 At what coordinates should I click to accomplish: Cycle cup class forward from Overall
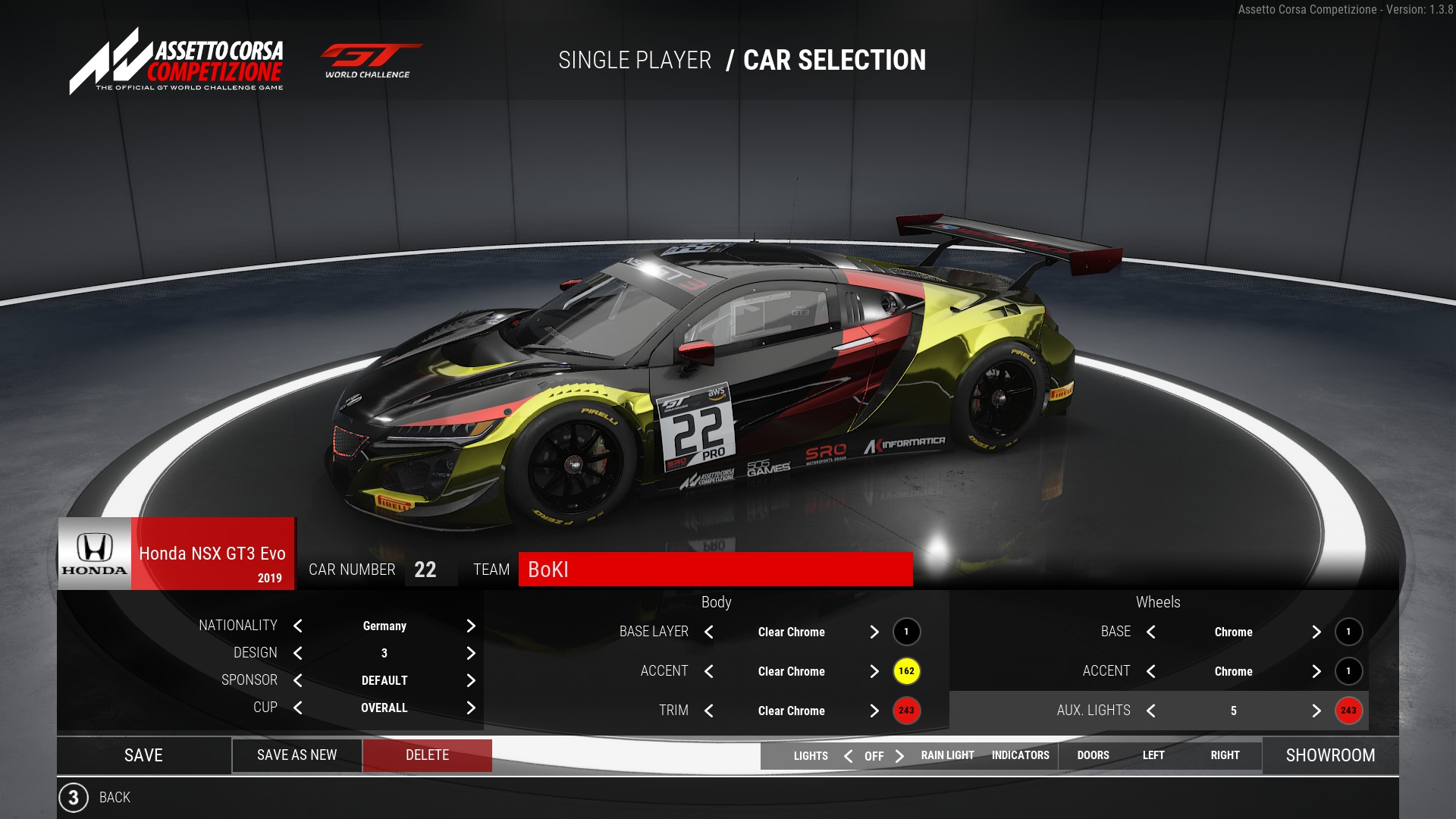tap(471, 708)
